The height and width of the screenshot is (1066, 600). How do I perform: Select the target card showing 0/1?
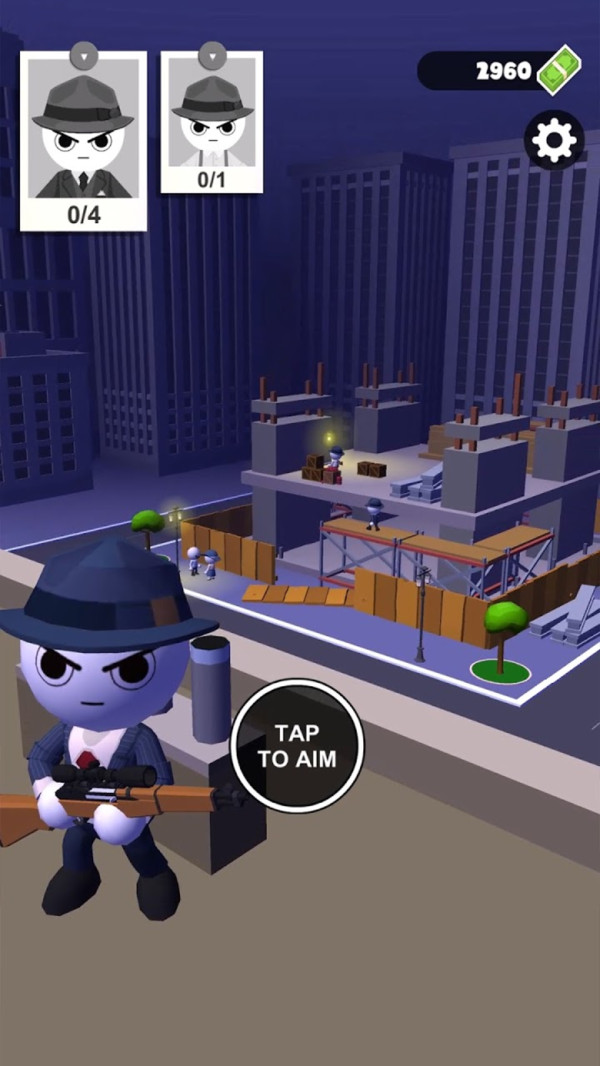(x=212, y=121)
